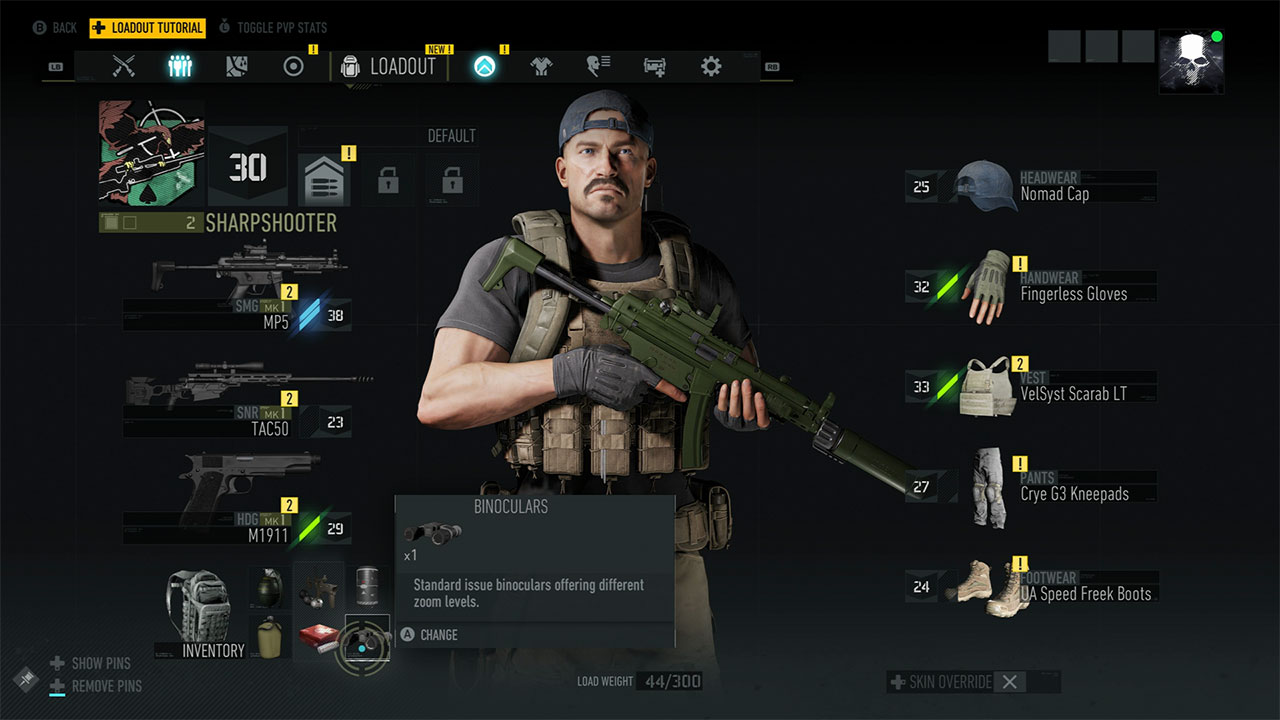
Task: Open the weapons crossed-rifles tab icon
Action: pos(124,66)
